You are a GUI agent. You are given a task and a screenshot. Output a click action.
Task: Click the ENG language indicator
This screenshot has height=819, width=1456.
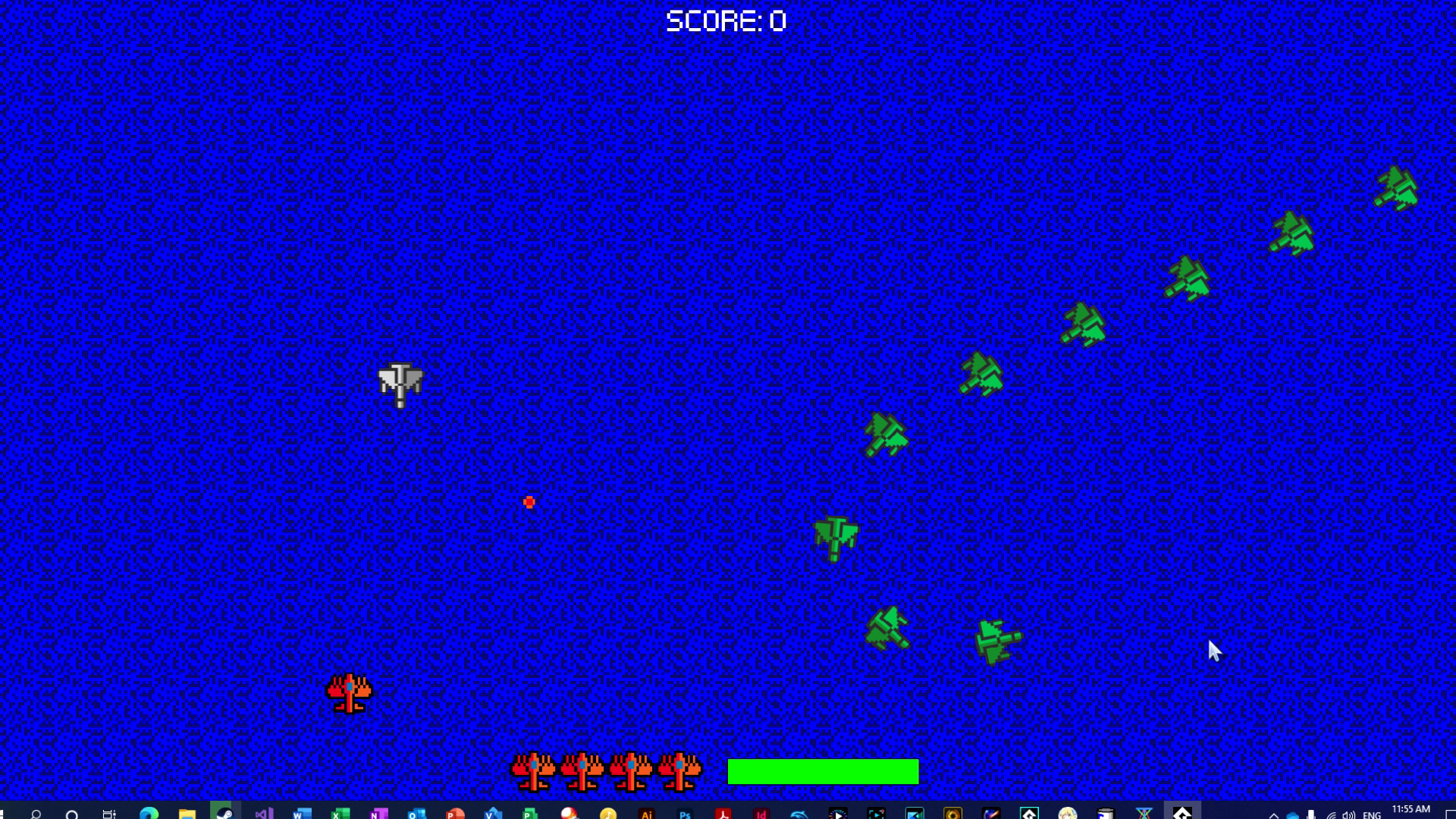[x=1374, y=811]
